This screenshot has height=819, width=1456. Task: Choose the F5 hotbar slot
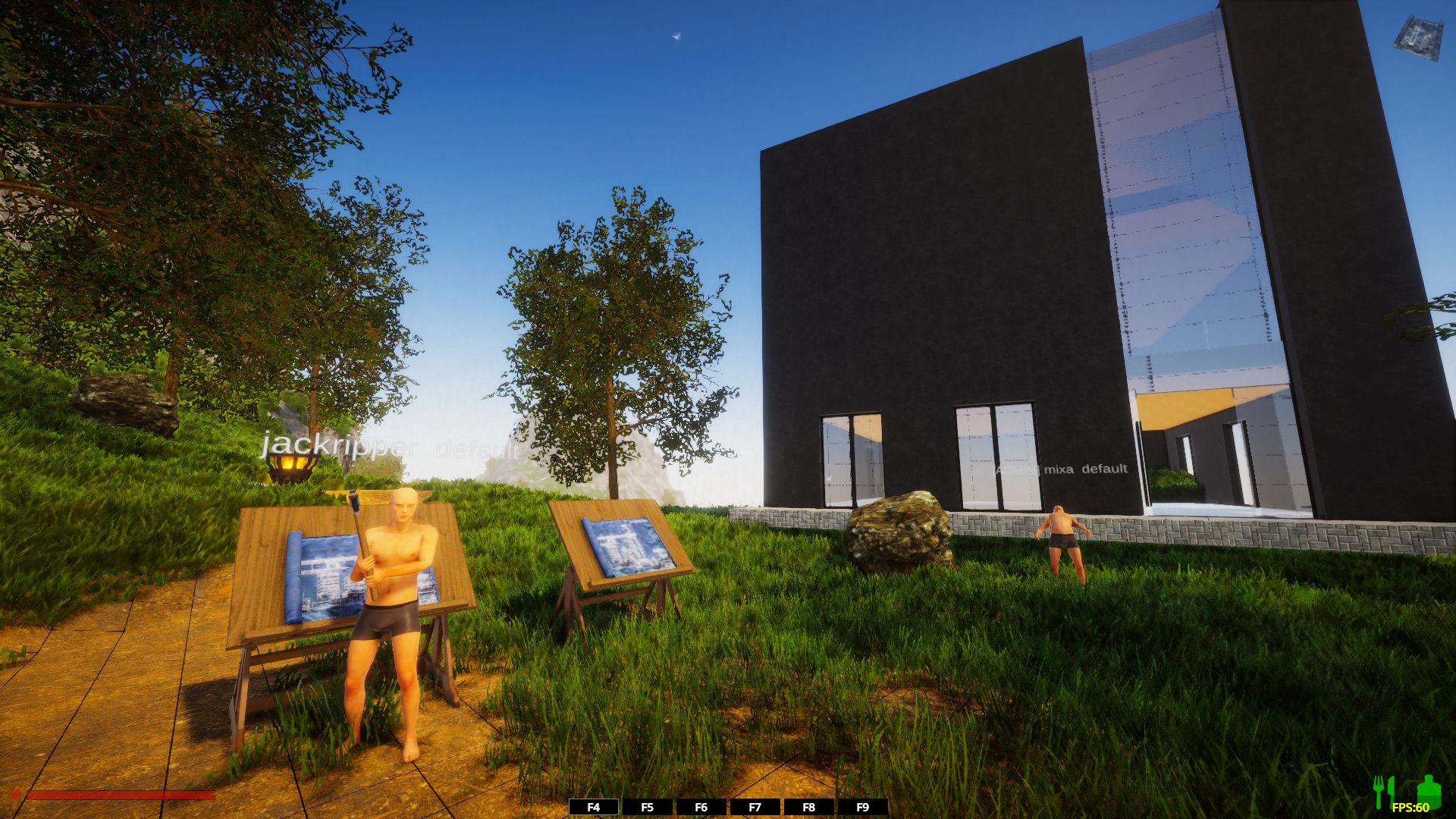pyautogui.click(x=647, y=808)
